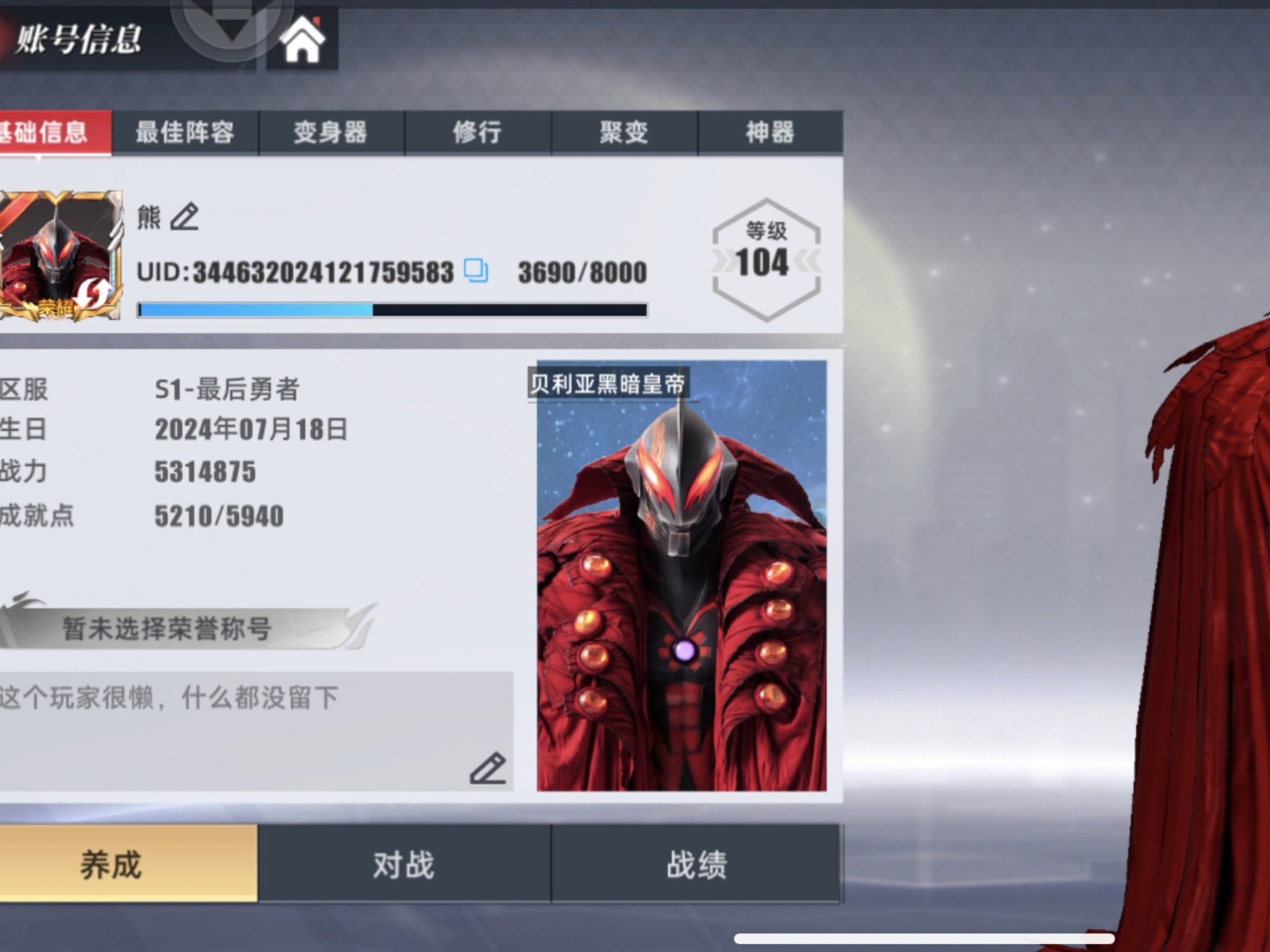The width and height of the screenshot is (1270, 952).
Task: Click the pencil icon to edit player name 熊
Action: [186, 216]
